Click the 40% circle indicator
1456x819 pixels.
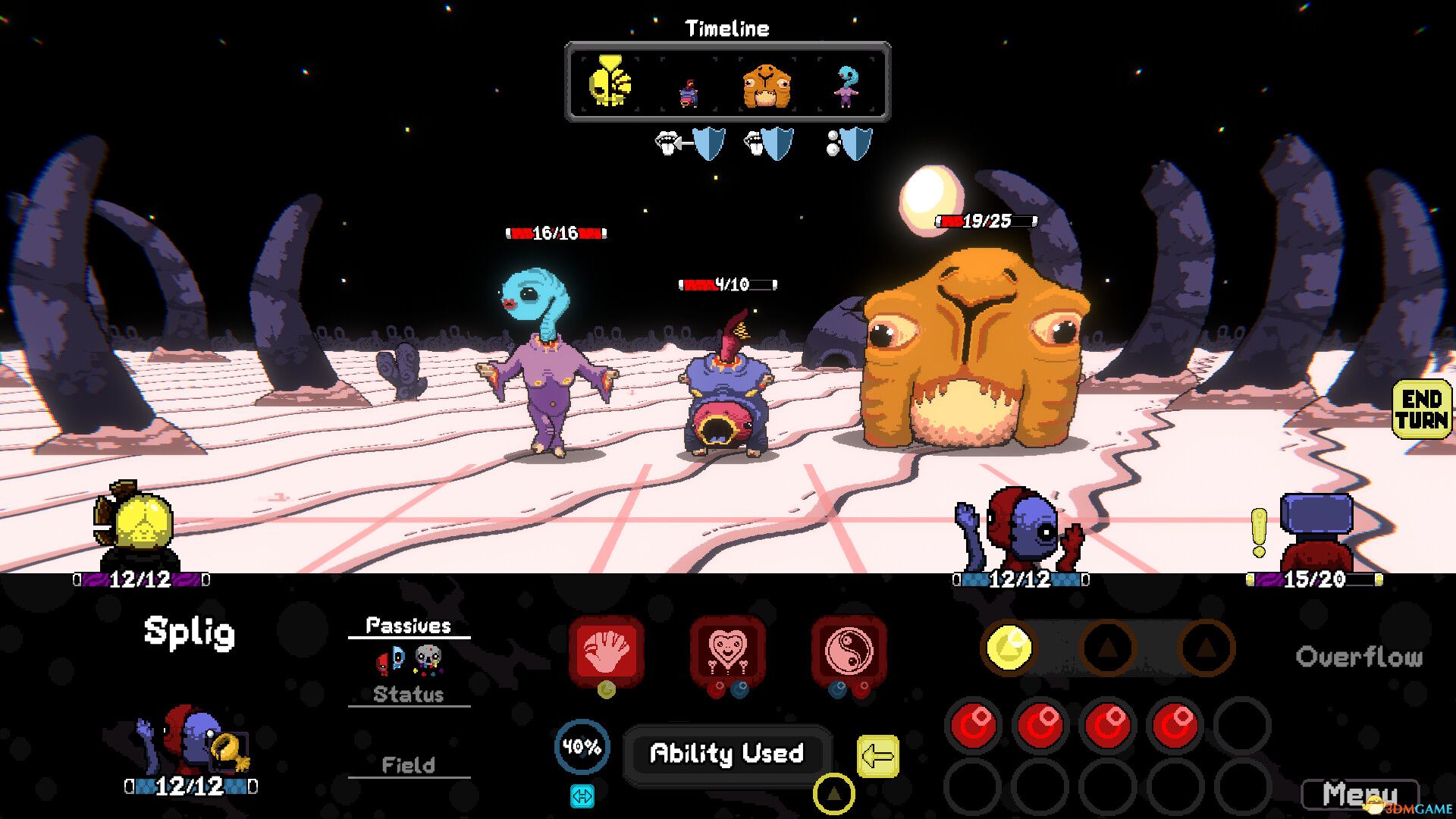(x=582, y=747)
